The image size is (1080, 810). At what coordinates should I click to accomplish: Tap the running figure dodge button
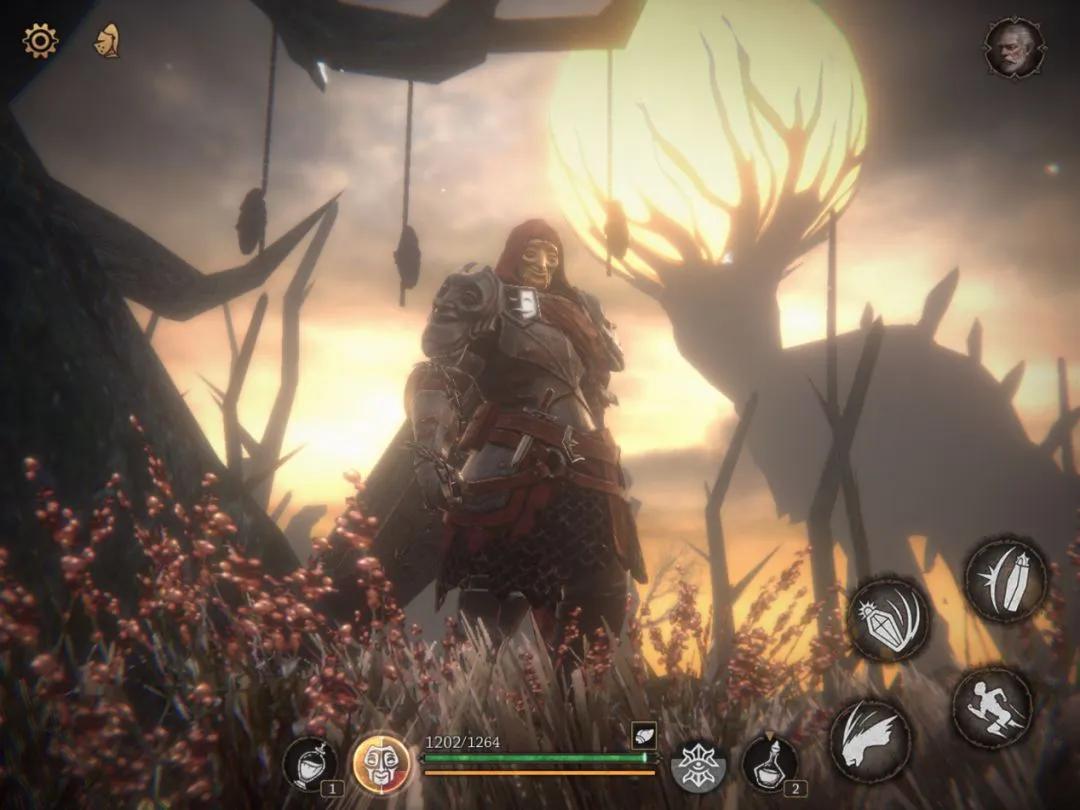(x=992, y=708)
